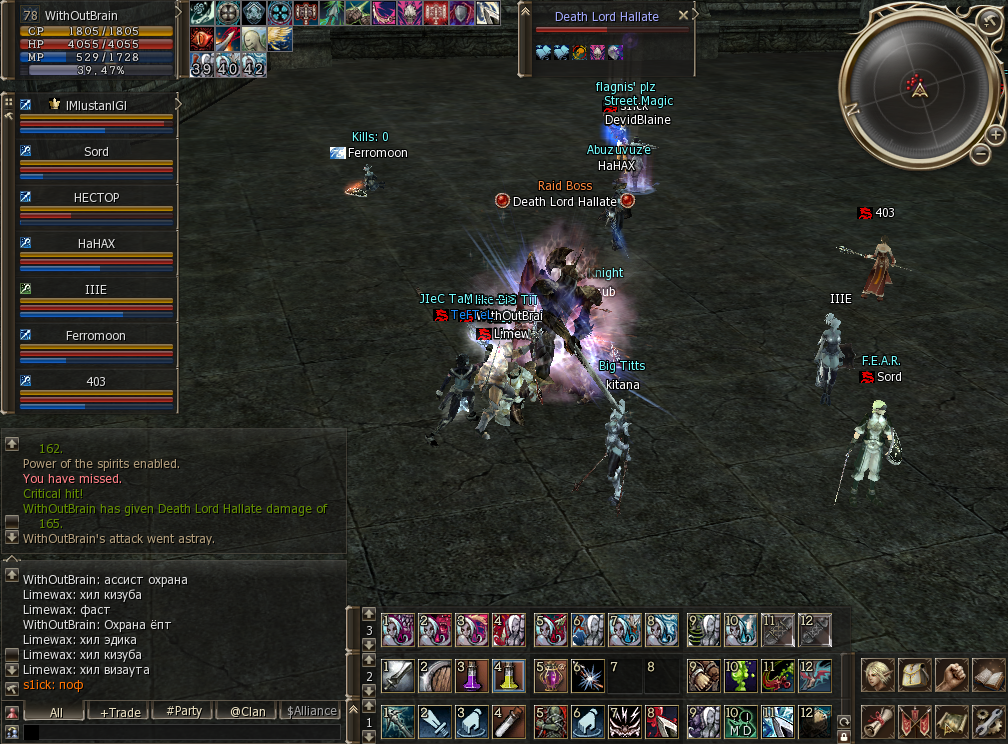Open the character status portrait menu button
The height and width of the screenshot is (744, 1008).
coord(878,675)
